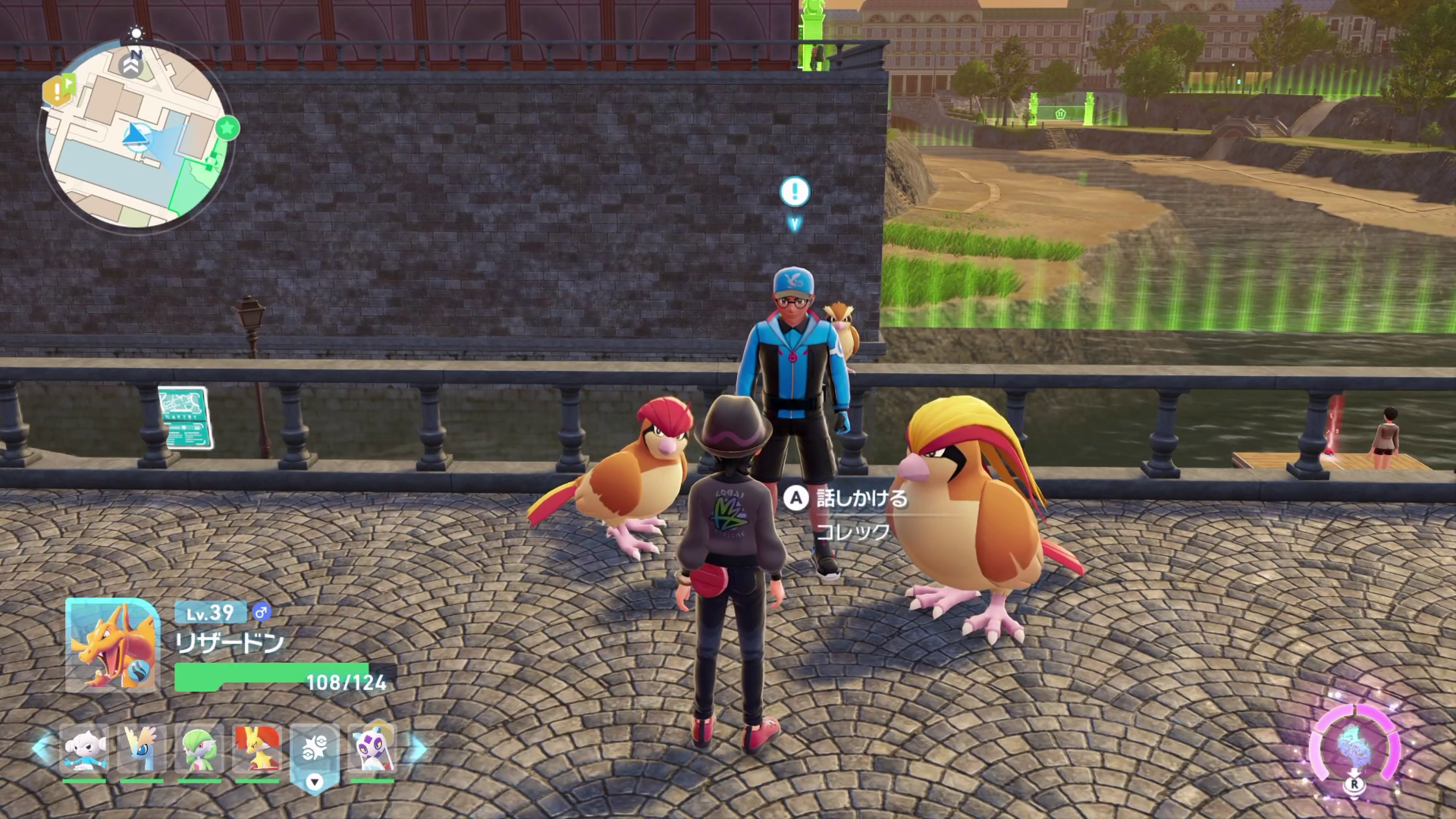Switch to the Froslass party slot
This screenshot has height=819, width=1456.
click(372, 749)
